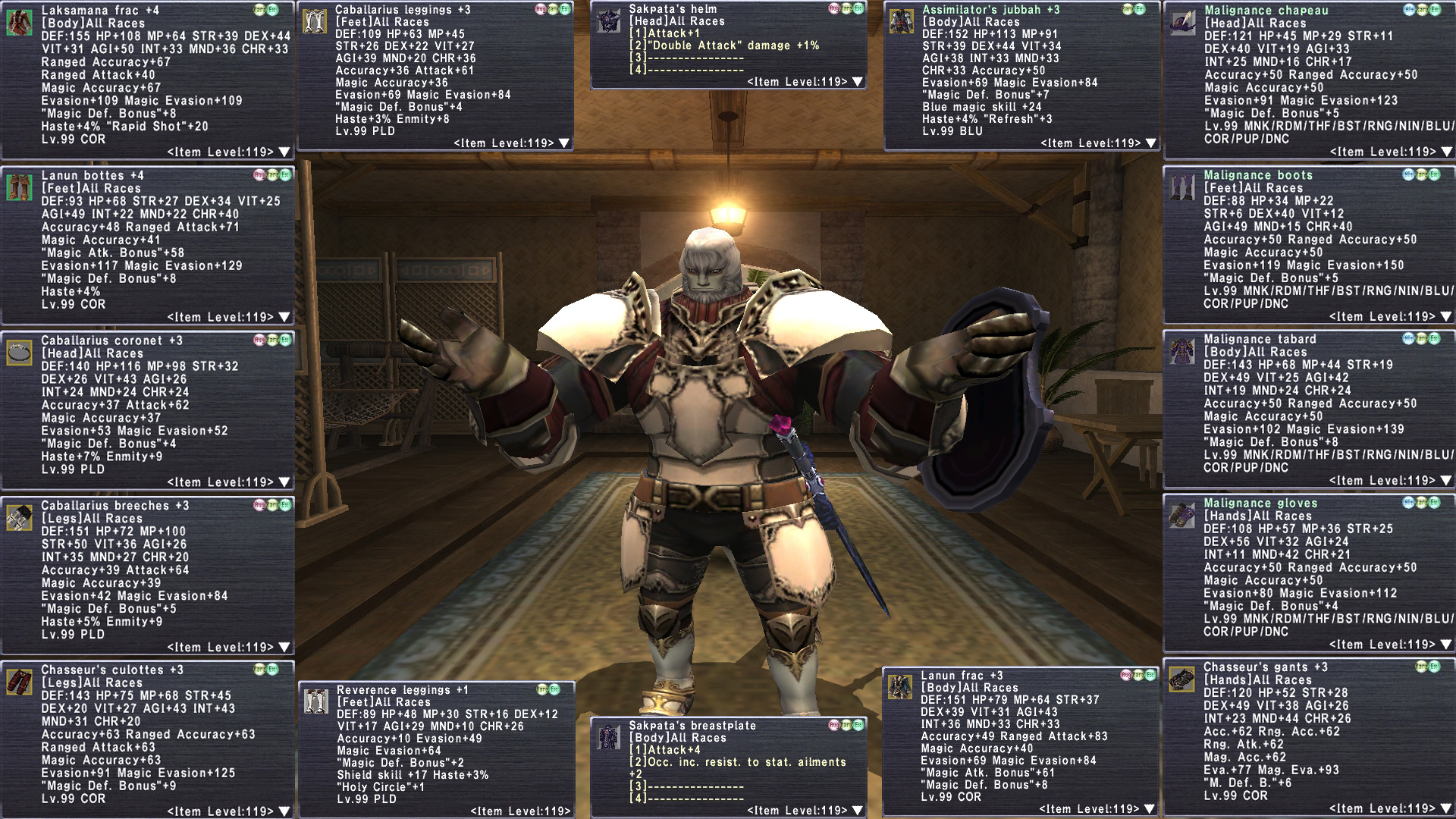Image resolution: width=1456 pixels, height=819 pixels.
Task: Click the Malignance boots item icon
Action: click(1182, 187)
